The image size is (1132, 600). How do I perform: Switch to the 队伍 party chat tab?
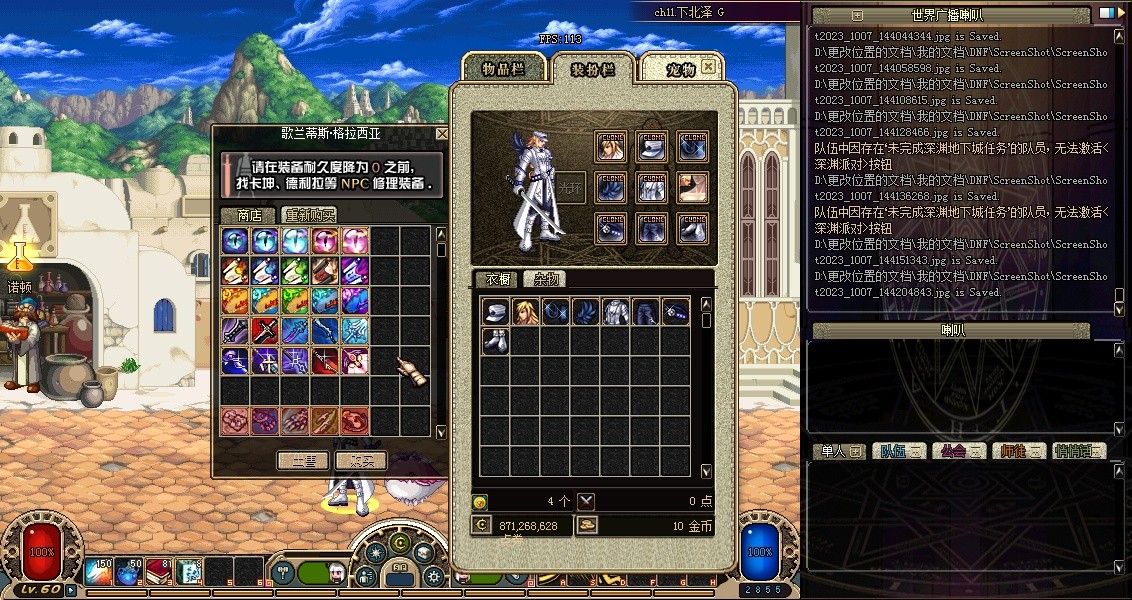click(900, 451)
